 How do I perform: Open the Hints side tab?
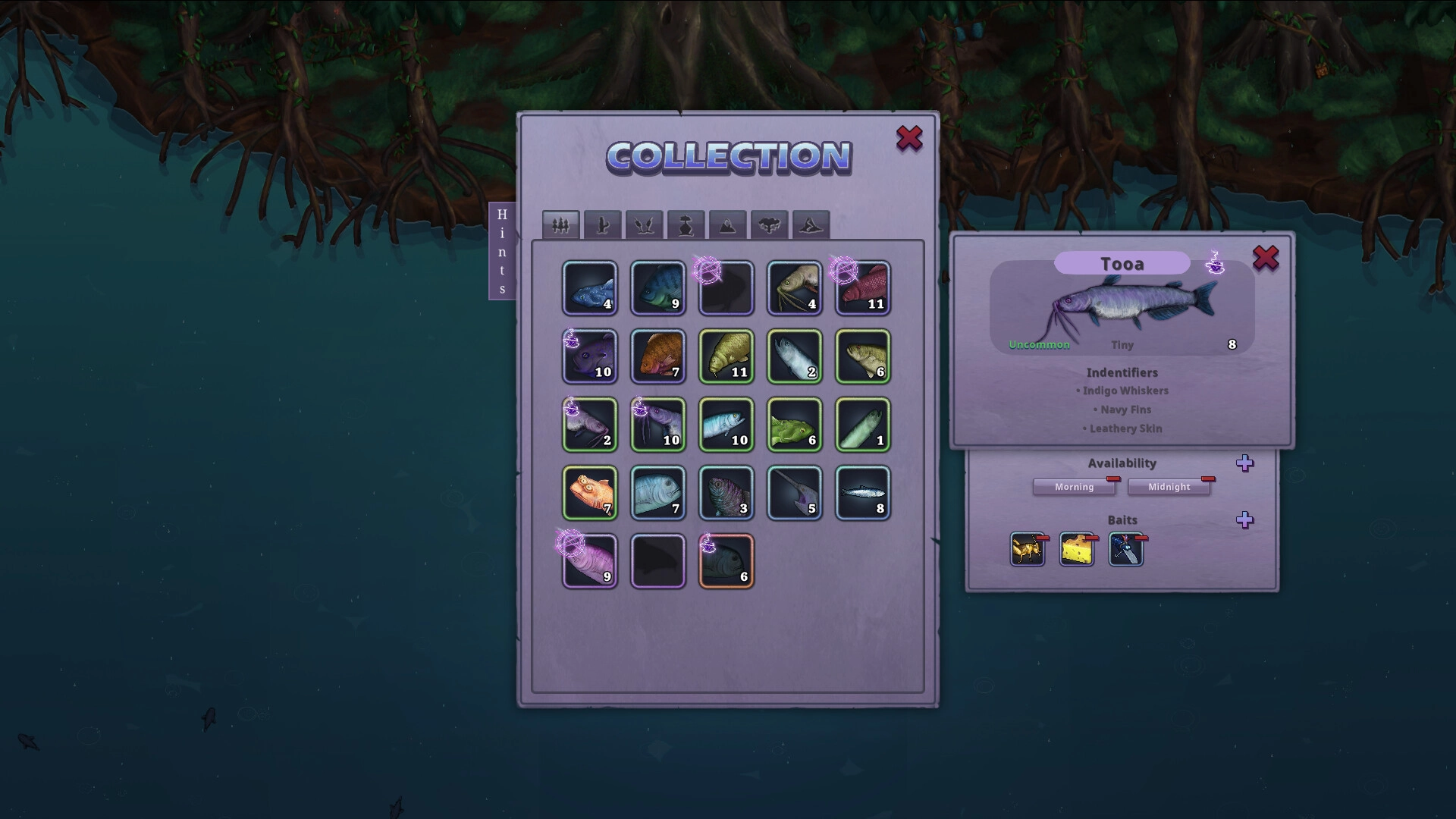pos(502,251)
